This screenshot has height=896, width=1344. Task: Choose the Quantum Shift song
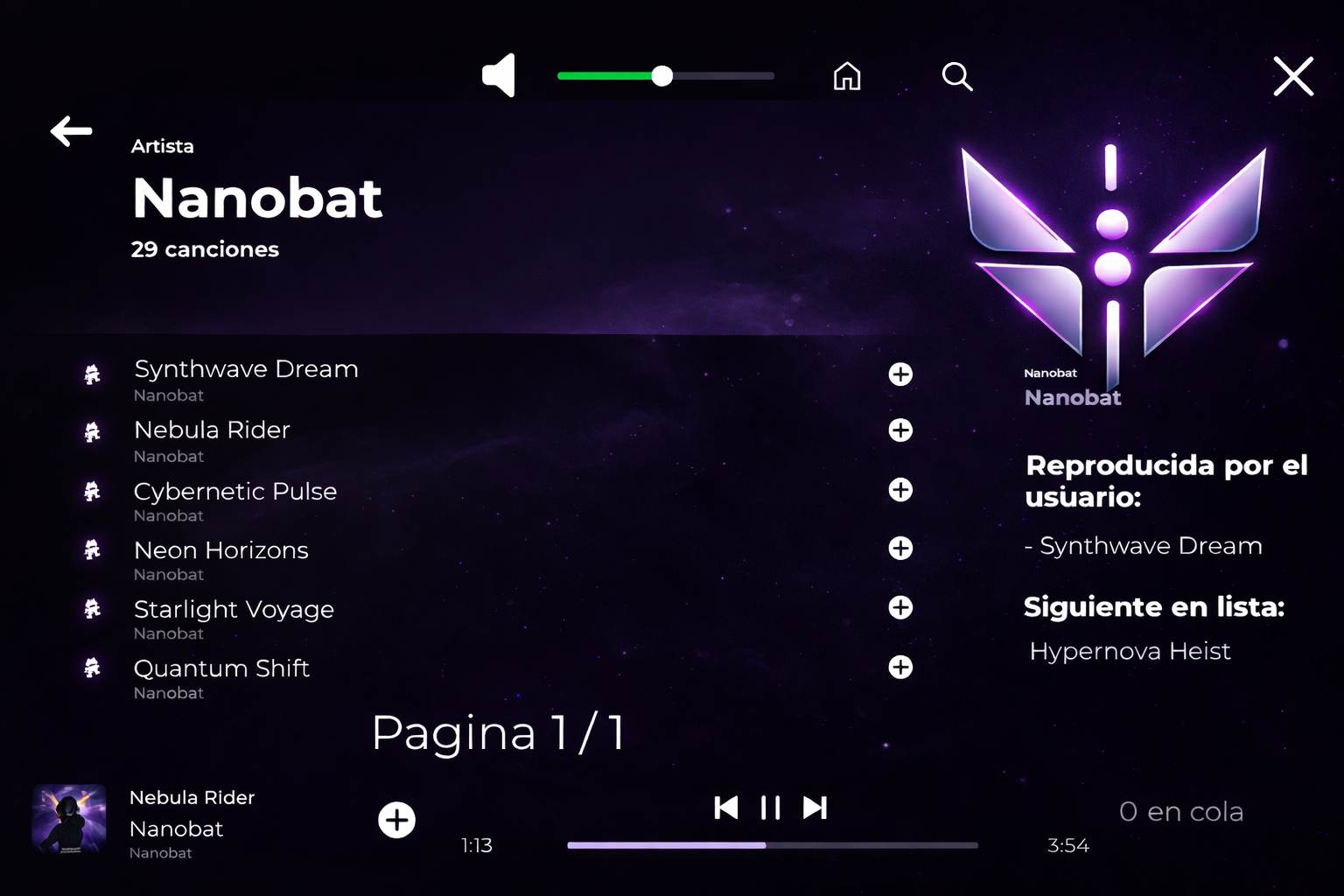[x=221, y=668]
